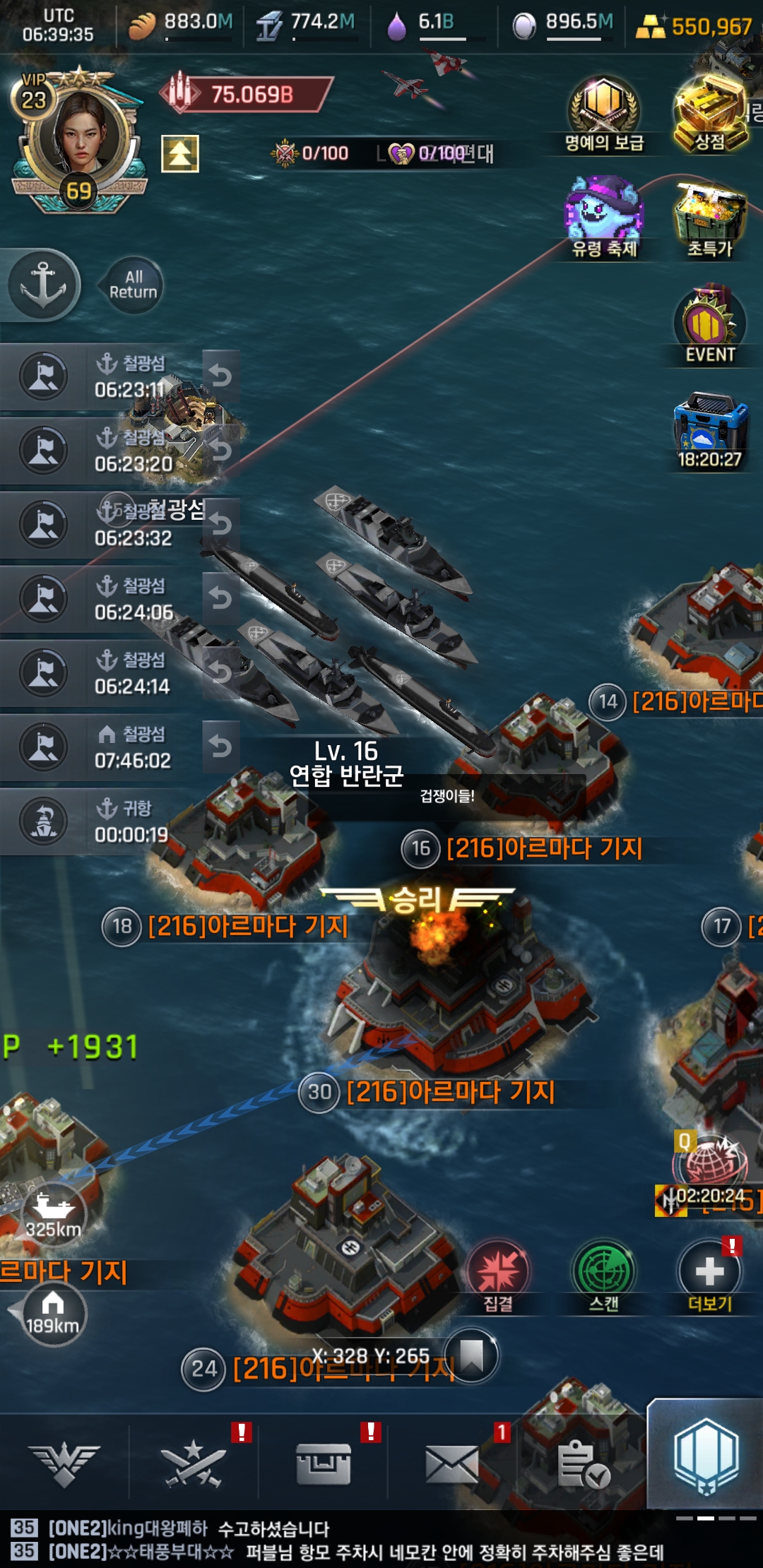
Task: Open the gold bars purchase counter
Action: [696, 27]
